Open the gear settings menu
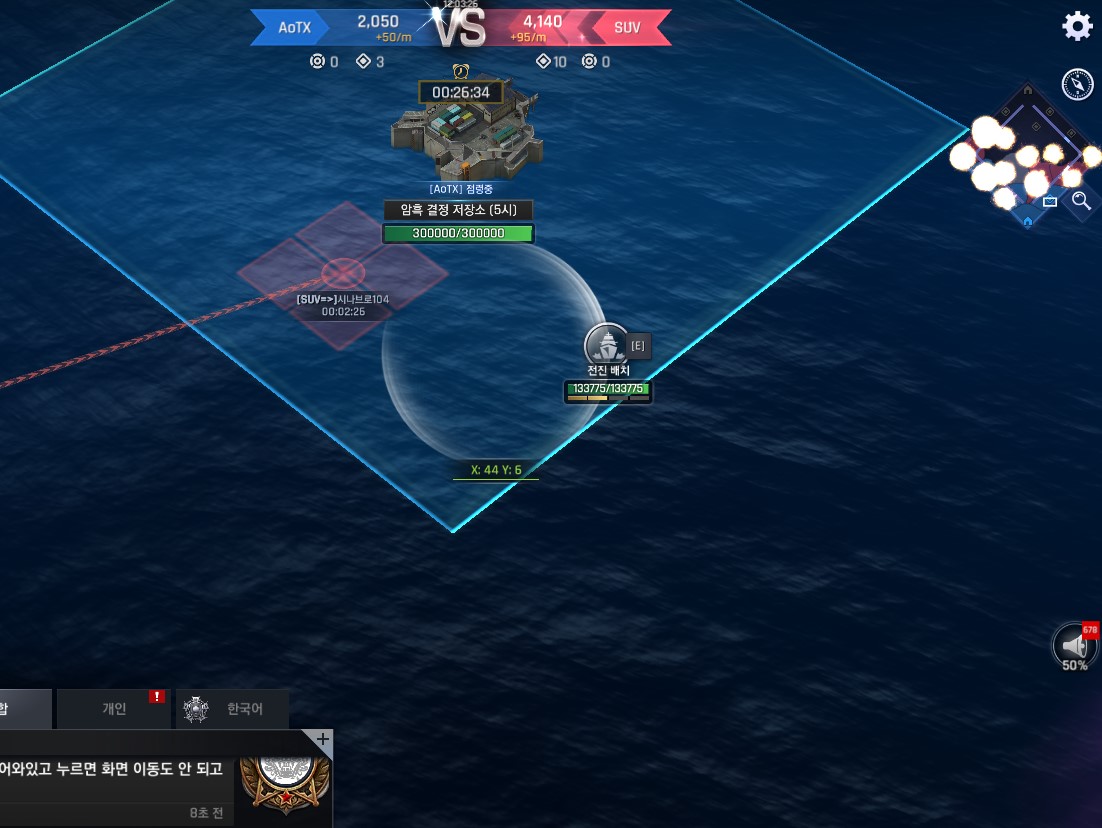This screenshot has width=1102, height=828. pyautogui.click(x=1077, y=26)
